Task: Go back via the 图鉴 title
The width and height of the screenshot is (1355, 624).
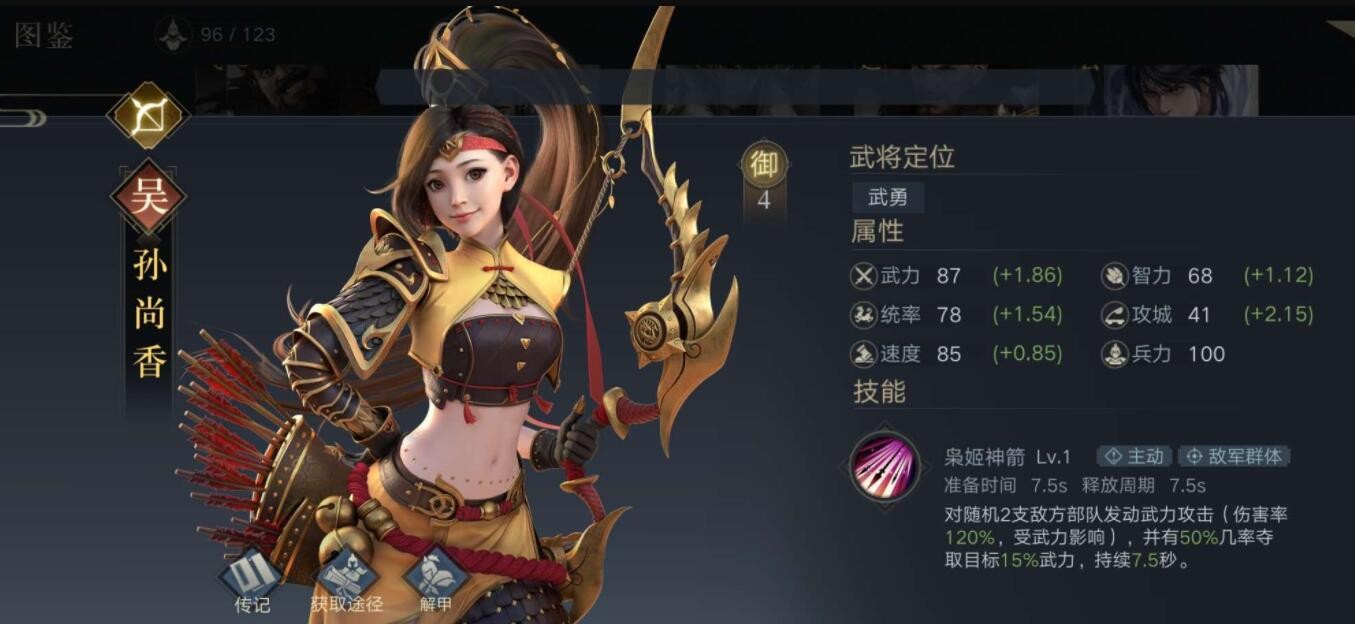Action: (x=44, y=36)
